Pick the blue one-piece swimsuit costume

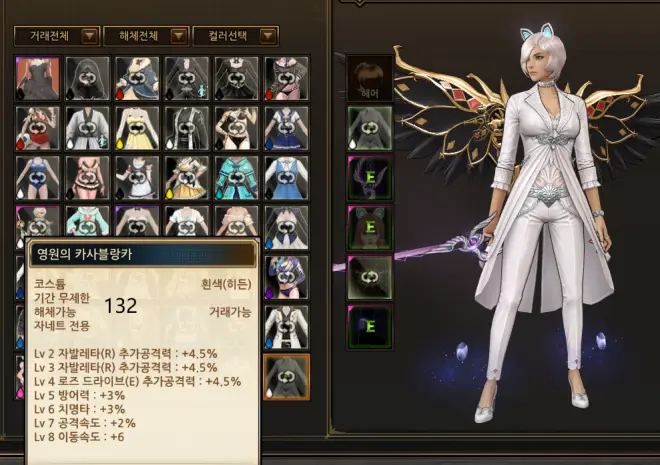[x=37, y=177]
